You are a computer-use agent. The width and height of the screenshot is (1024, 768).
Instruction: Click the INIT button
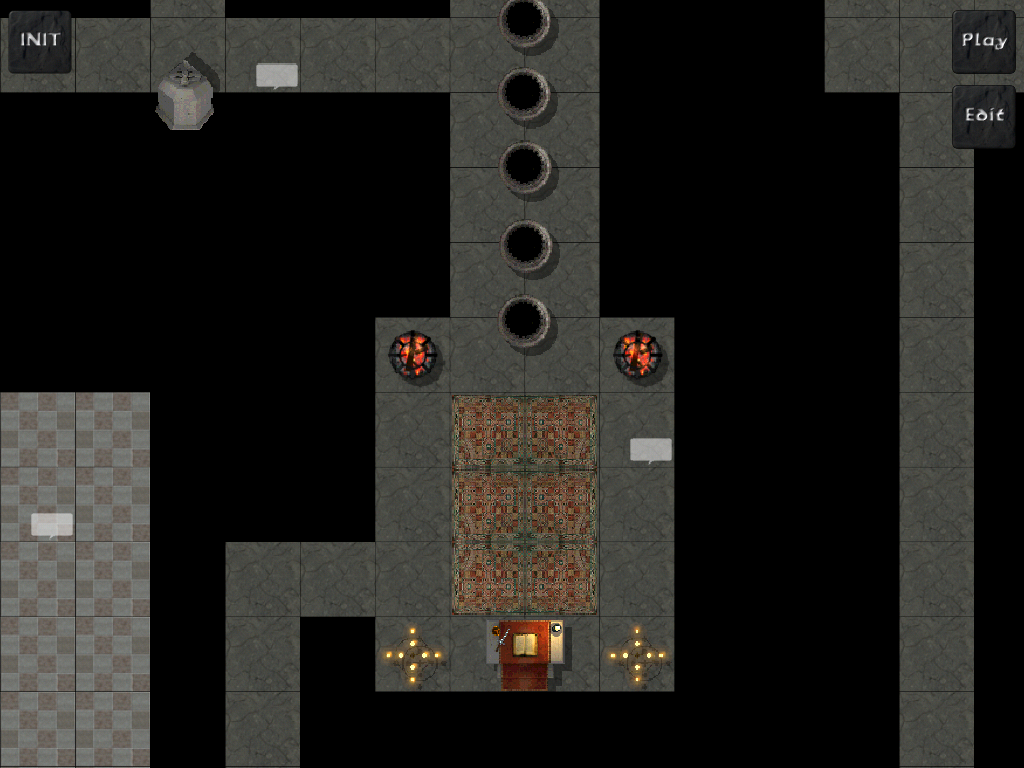[x=40, y=41]
